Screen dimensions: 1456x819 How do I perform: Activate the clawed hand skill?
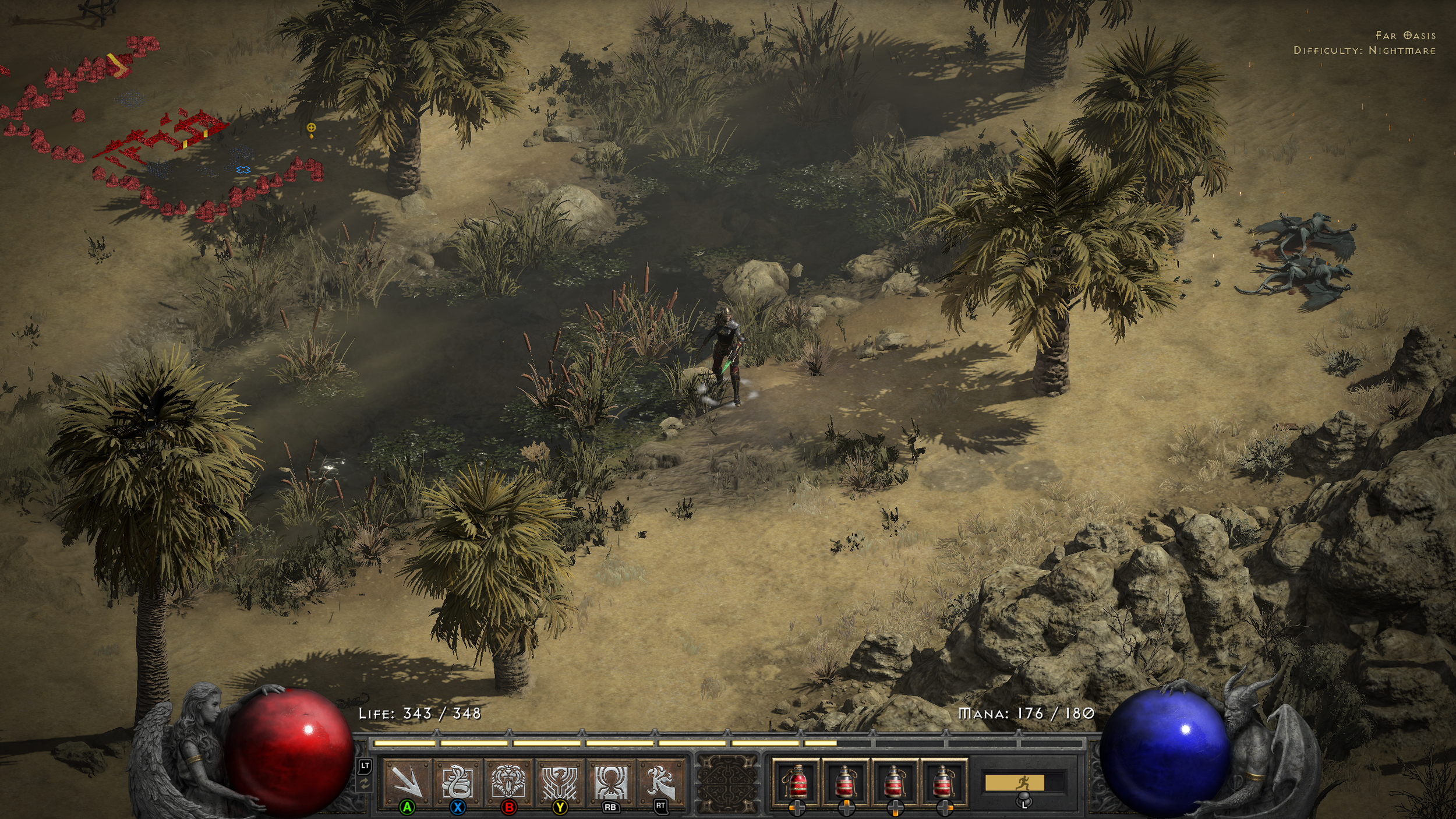coord(660,781)
